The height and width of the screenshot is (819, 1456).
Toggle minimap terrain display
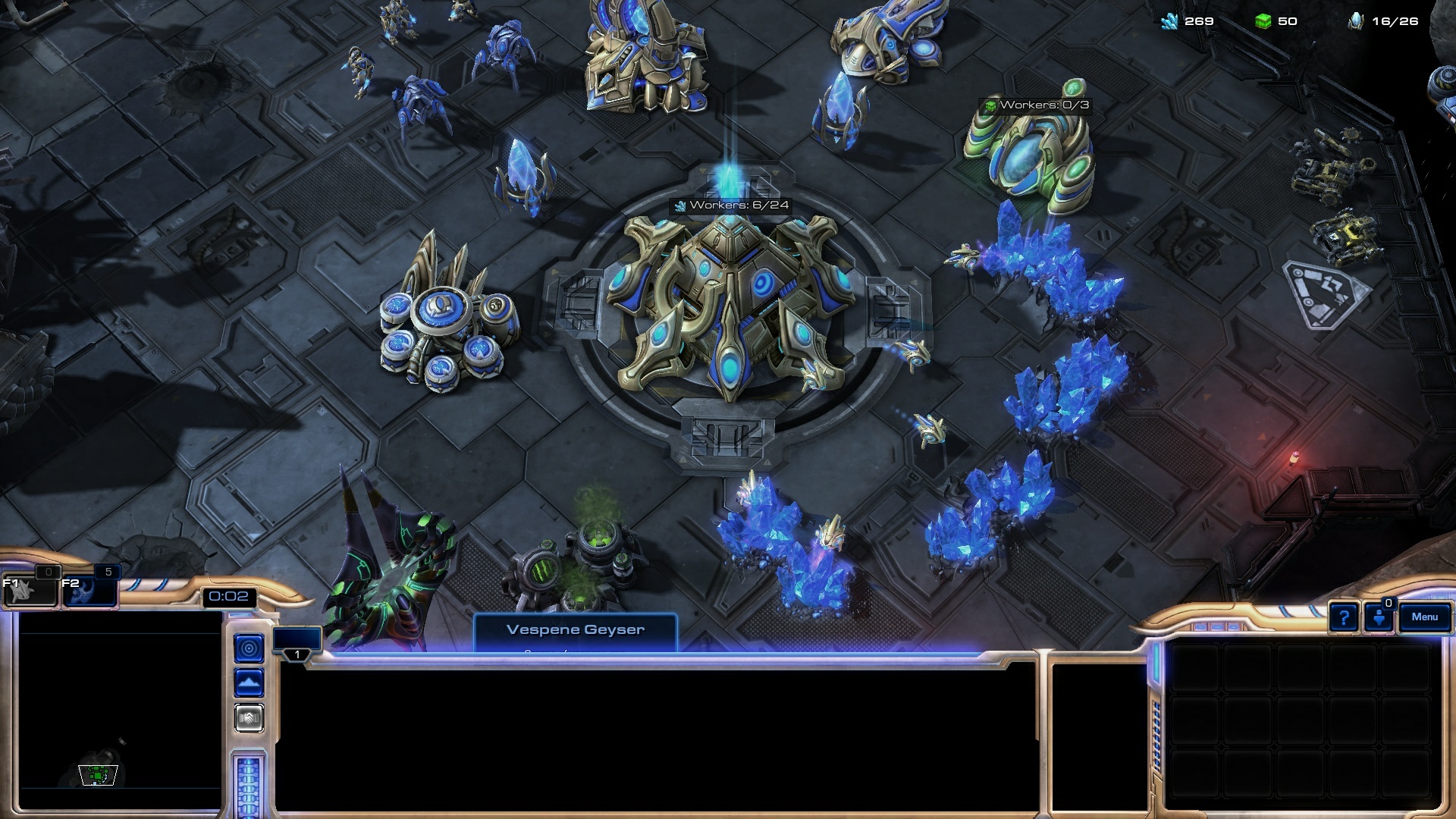249,683
